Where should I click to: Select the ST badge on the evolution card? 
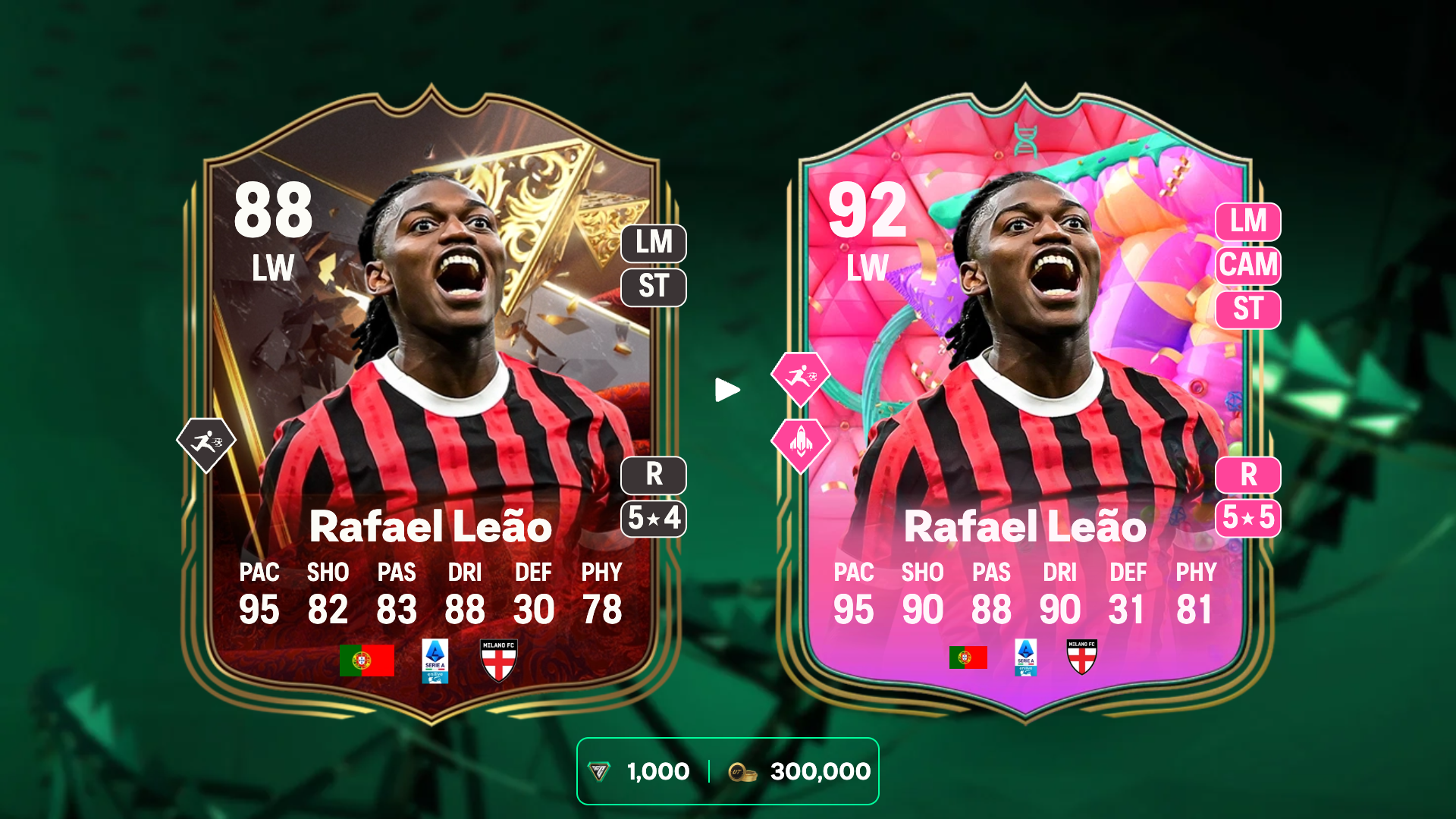click(1248, 311)
